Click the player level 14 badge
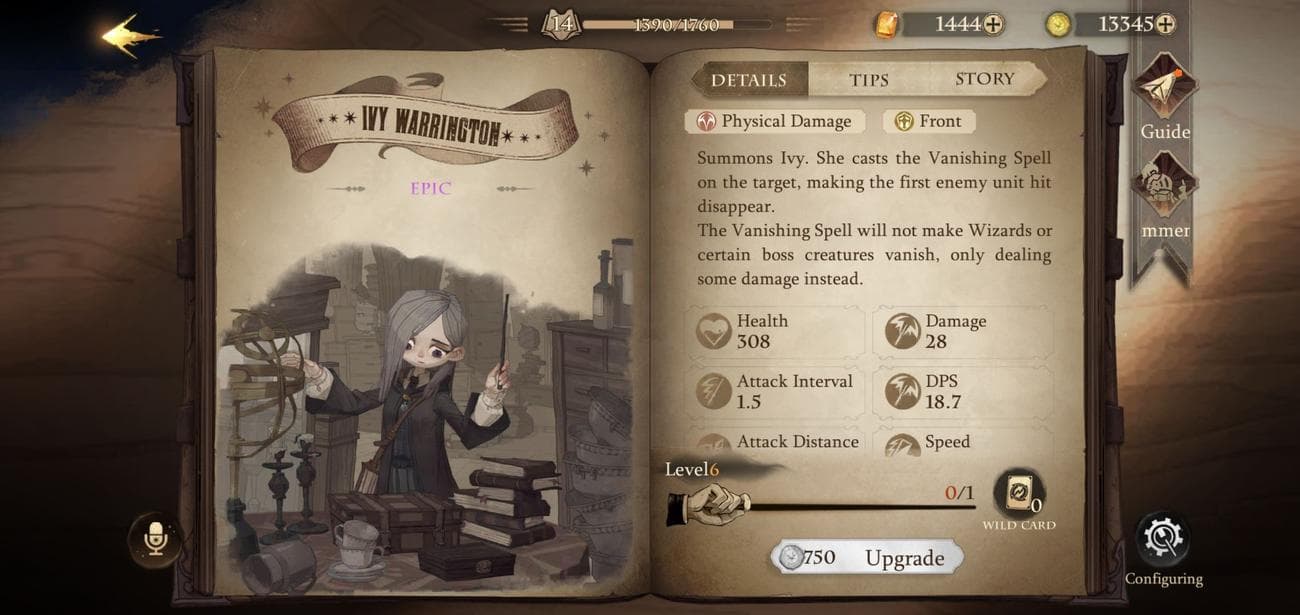1300x615 pixels. pos(561,24)
